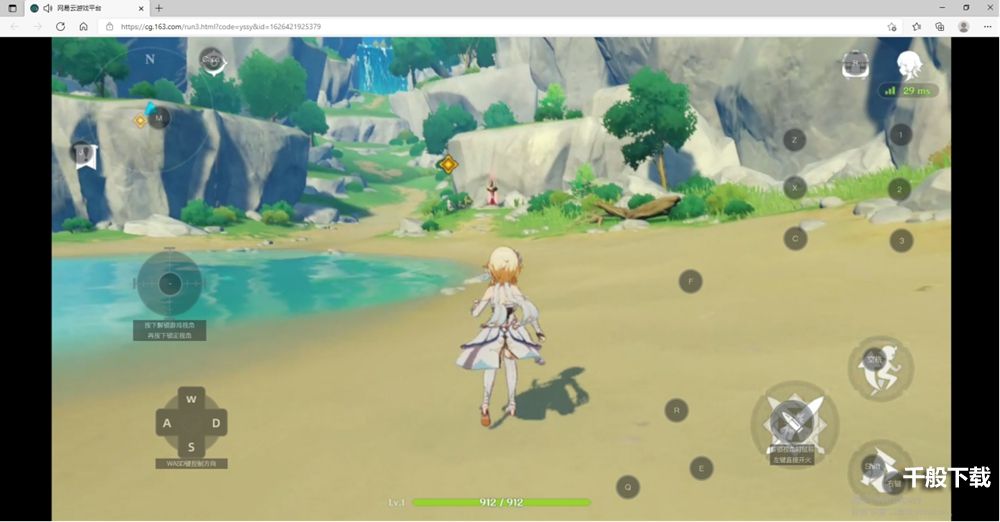Switch to party slot 2 button

tap(900, 189)
